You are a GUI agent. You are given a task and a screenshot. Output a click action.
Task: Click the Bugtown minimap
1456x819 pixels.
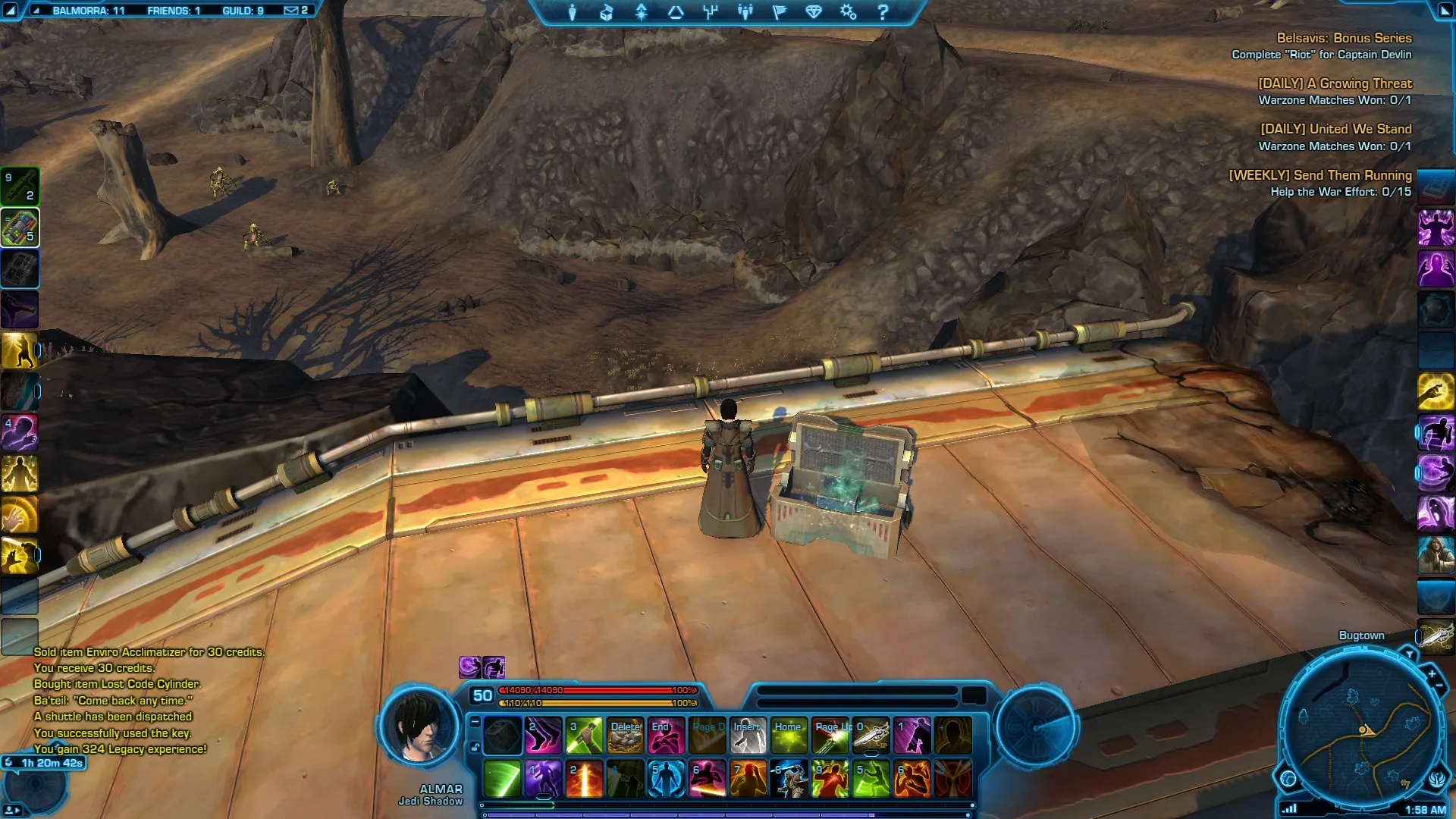tap(1359, 730)
